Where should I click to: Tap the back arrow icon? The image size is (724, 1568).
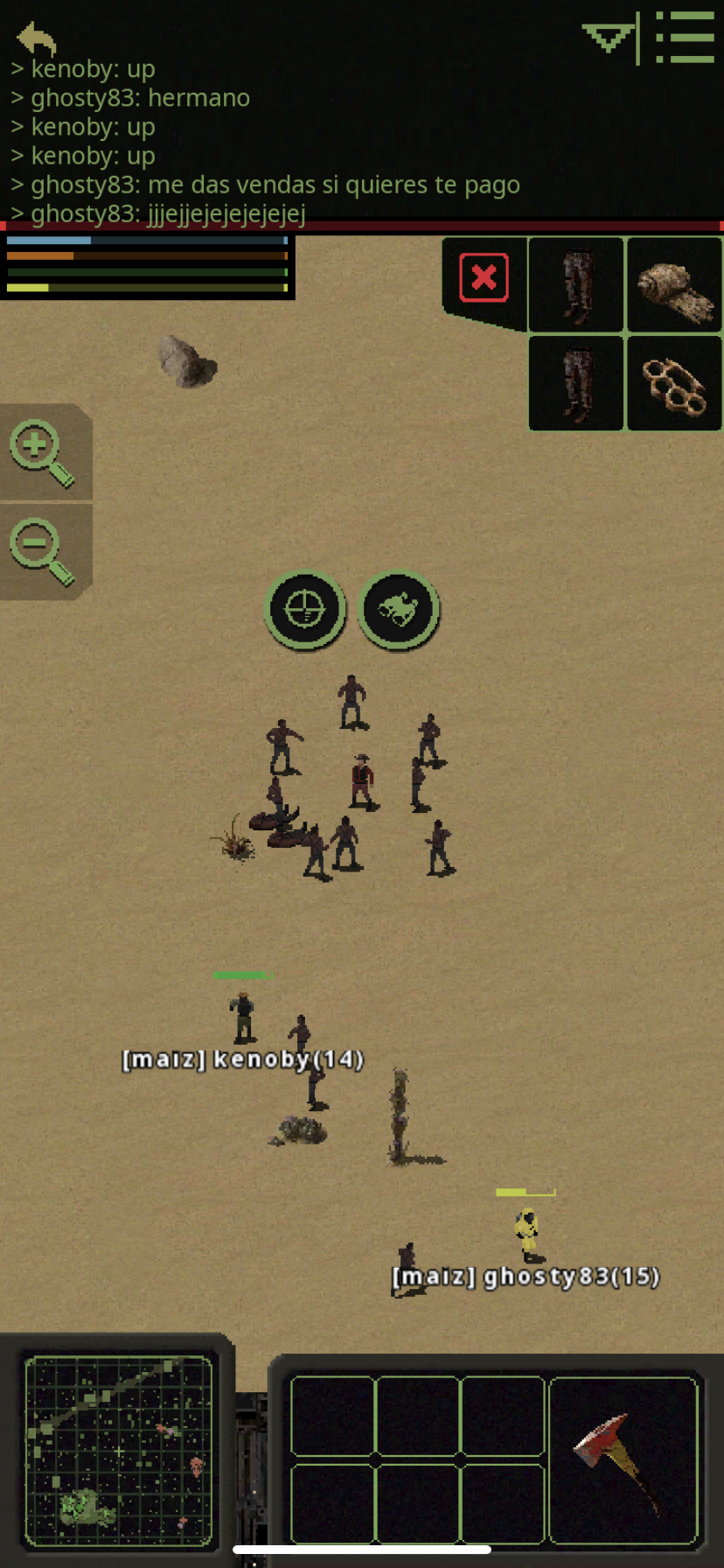pos(36,38)
